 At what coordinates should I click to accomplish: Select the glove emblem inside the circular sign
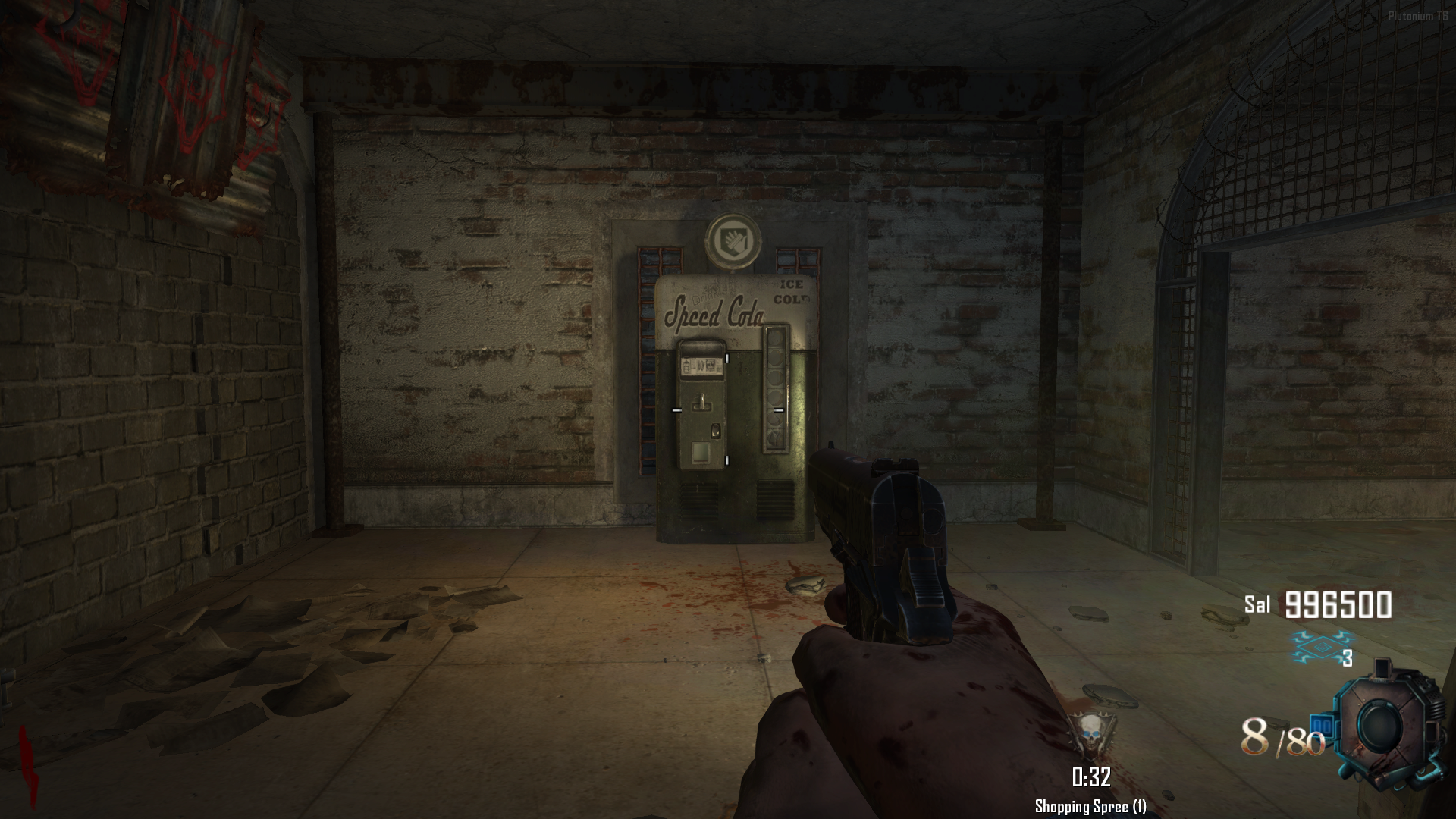[733, 242]
